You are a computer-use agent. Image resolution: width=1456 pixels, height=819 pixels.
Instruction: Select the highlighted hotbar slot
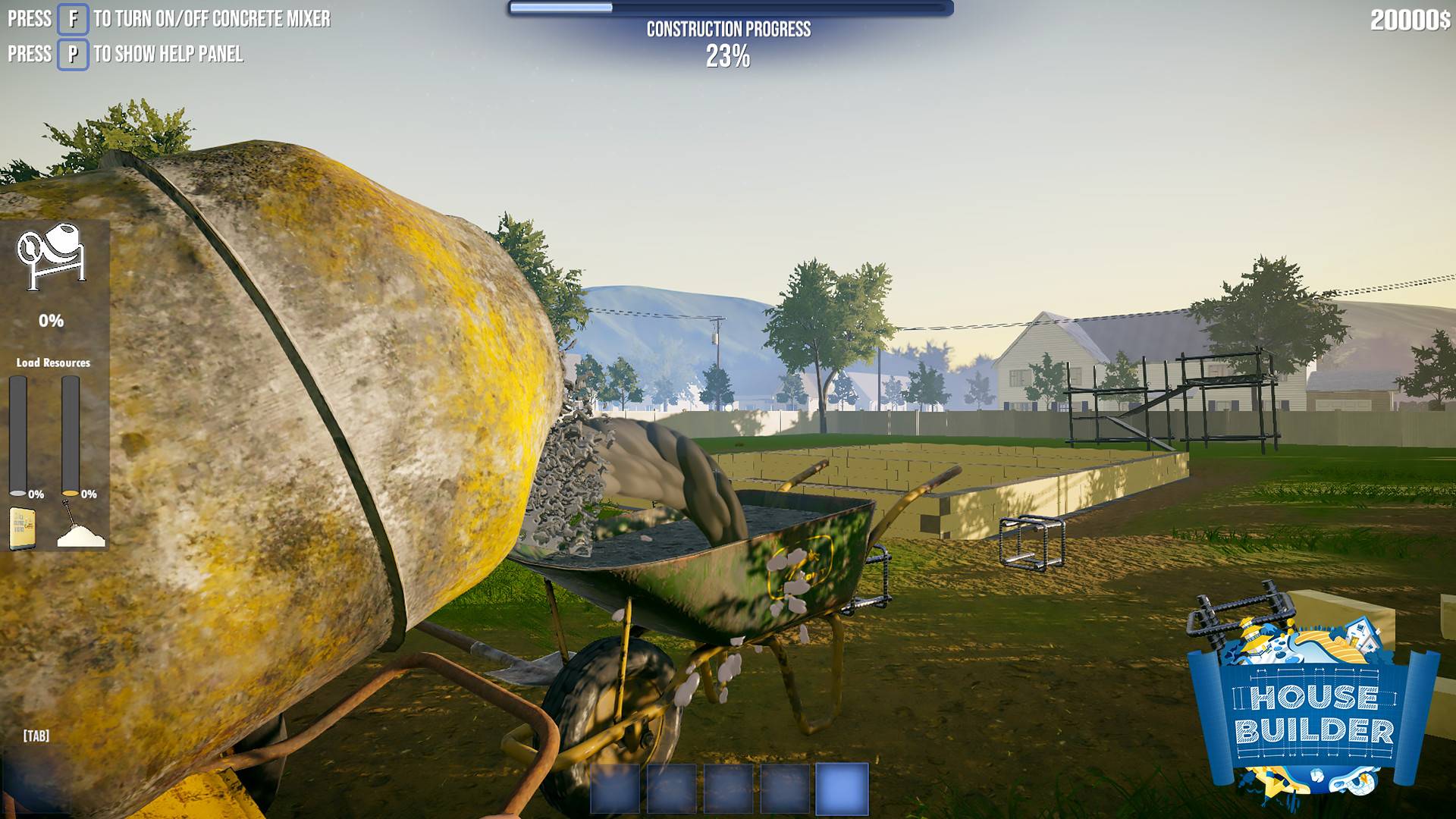[x=842, y=789]
